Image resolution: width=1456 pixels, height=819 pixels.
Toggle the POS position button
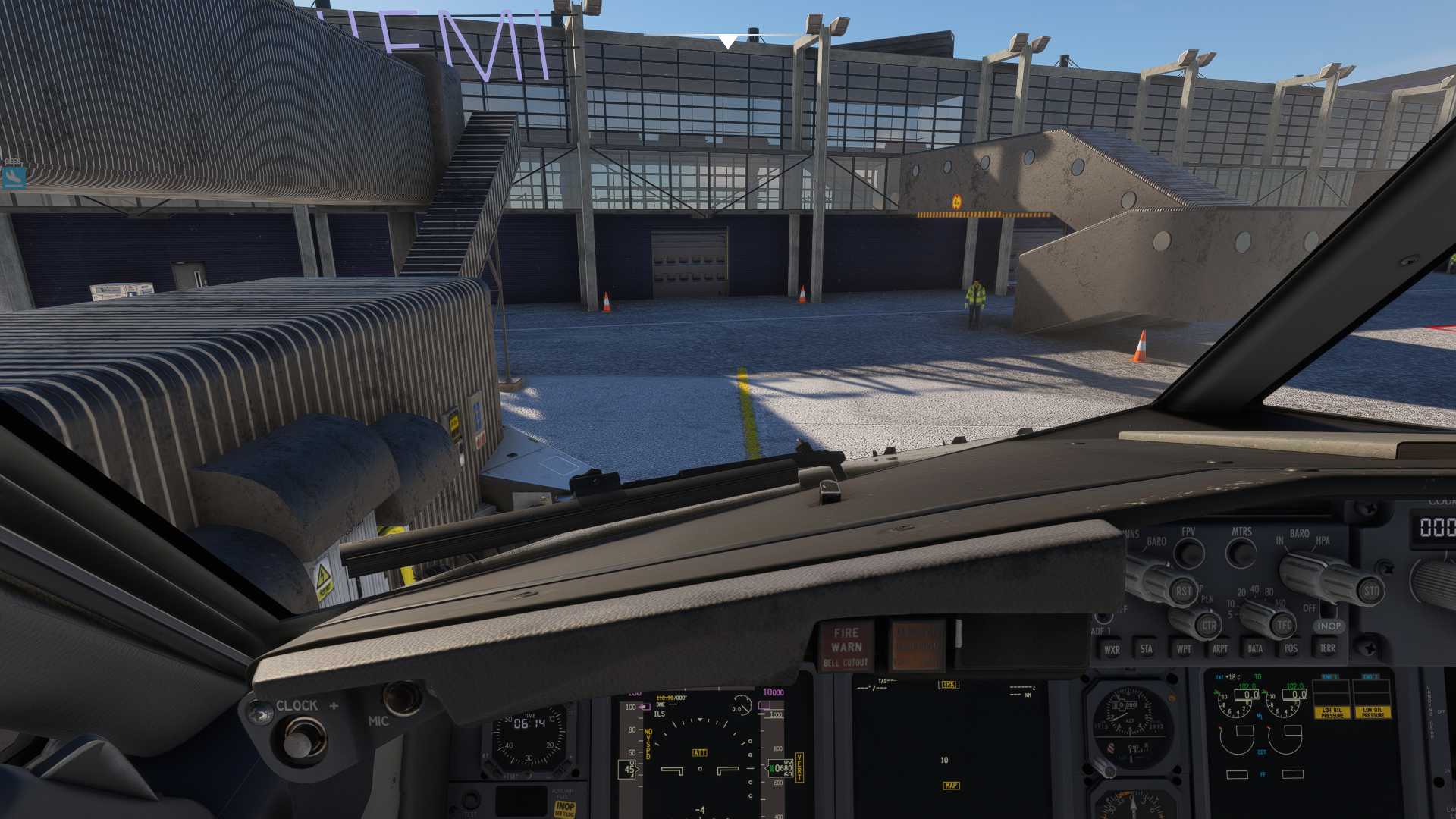(x=1291, y=648)
